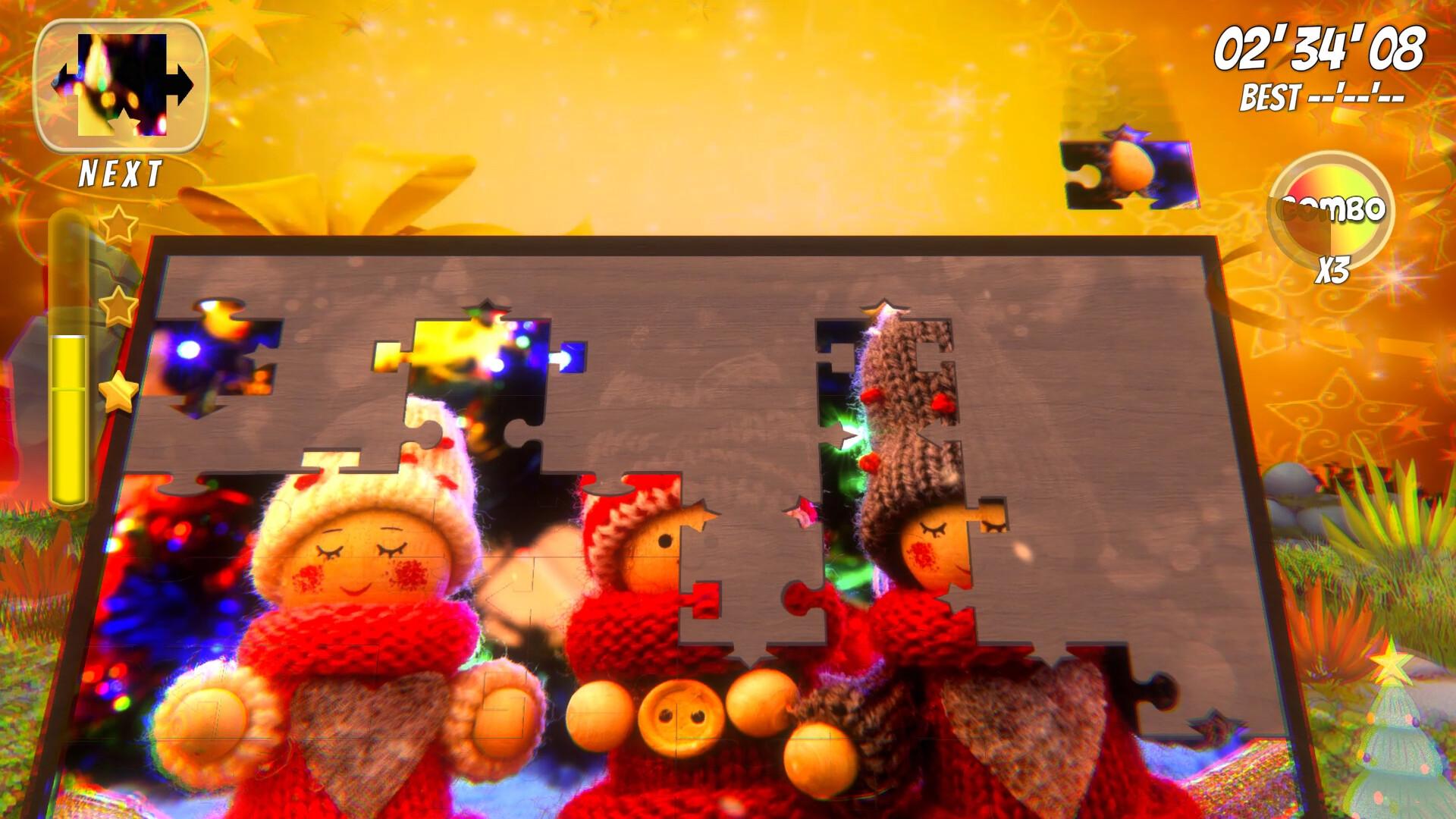This screenshot has height=819, width=1456.
Task: Click the NEXT label under the preview box
Action: 119,173
